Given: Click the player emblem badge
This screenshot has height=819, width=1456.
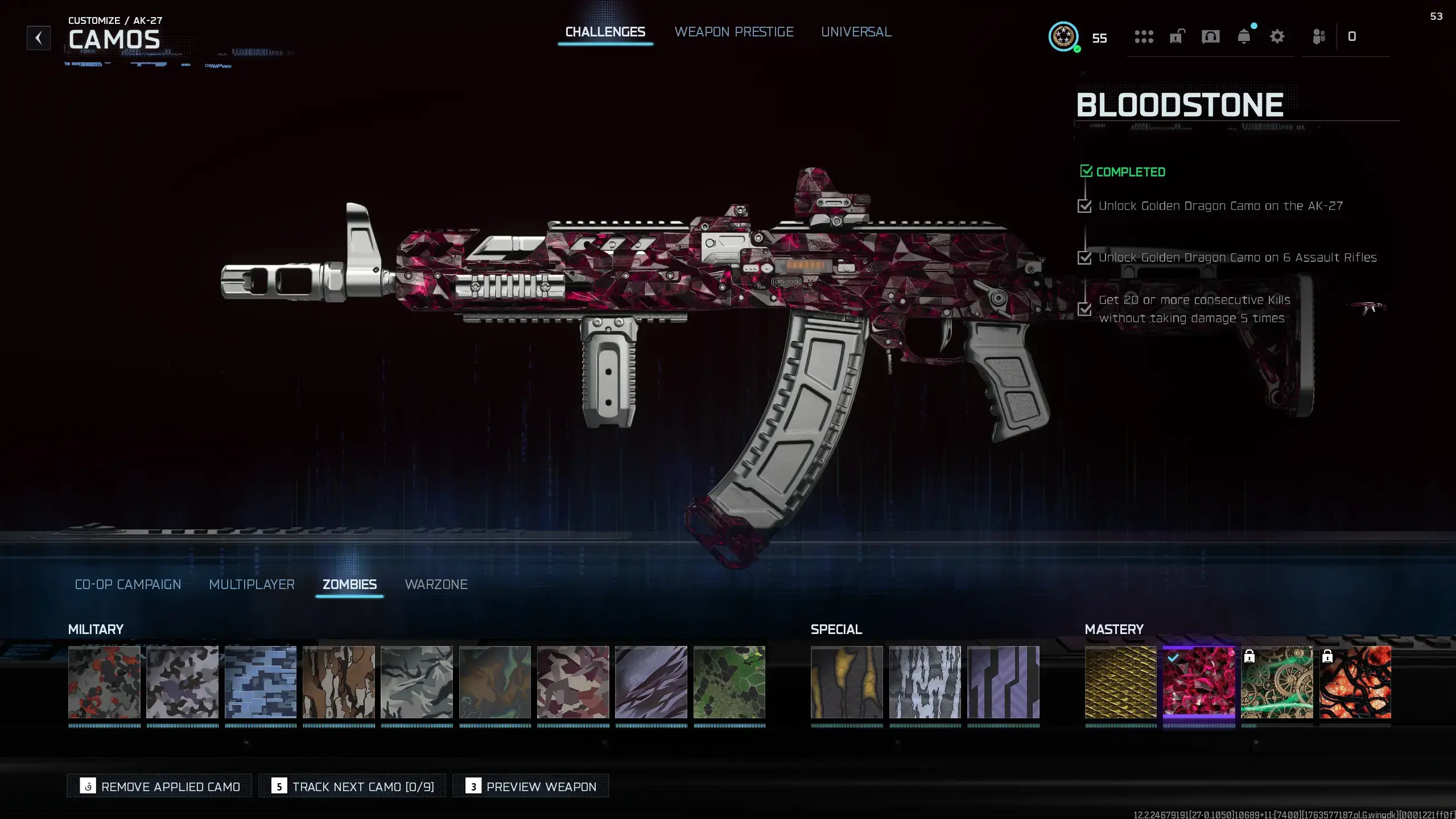Looking at the screenshot, I should click(1063, 38).
